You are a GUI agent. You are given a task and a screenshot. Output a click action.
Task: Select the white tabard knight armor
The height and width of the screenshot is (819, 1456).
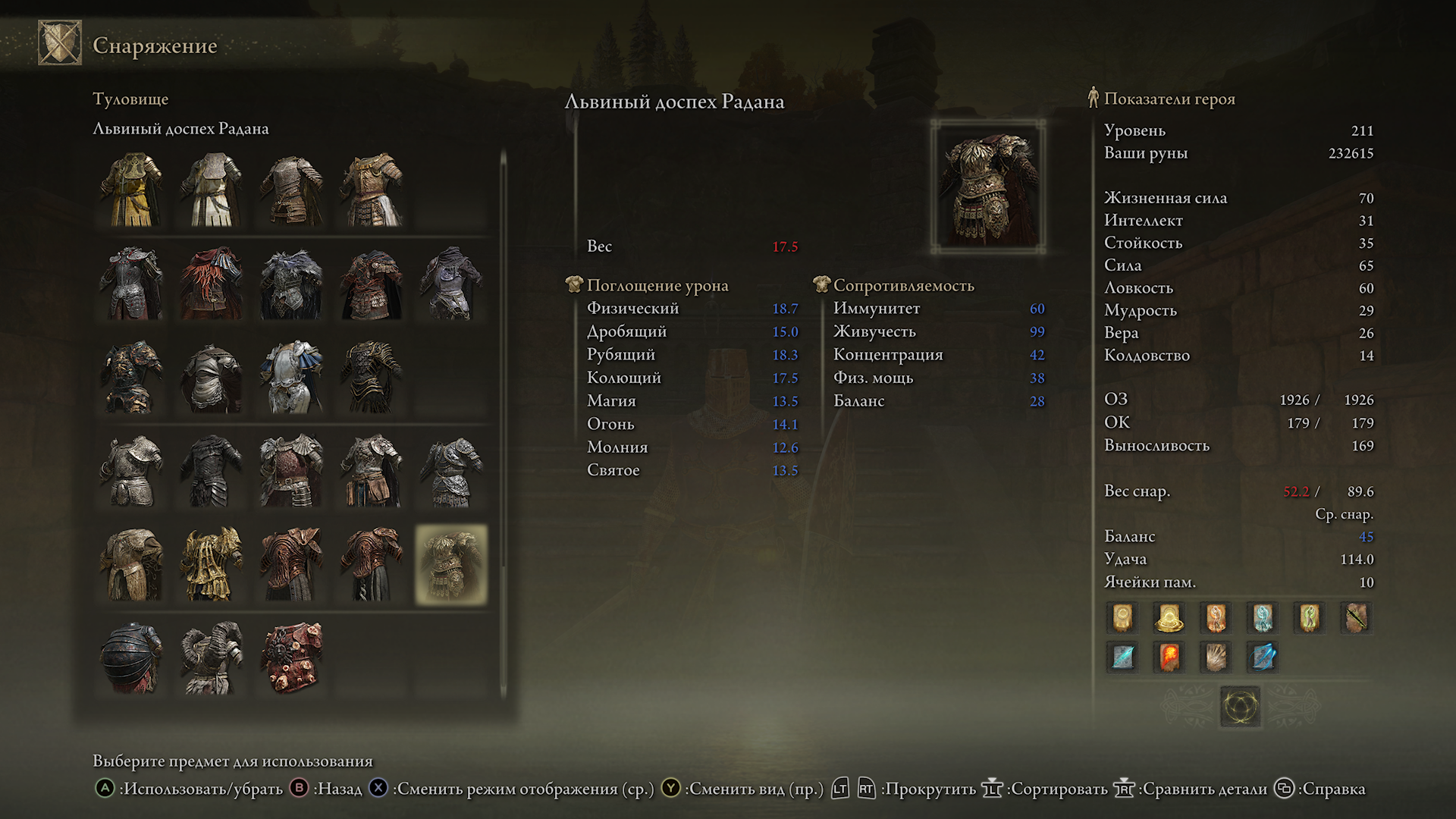212,190
